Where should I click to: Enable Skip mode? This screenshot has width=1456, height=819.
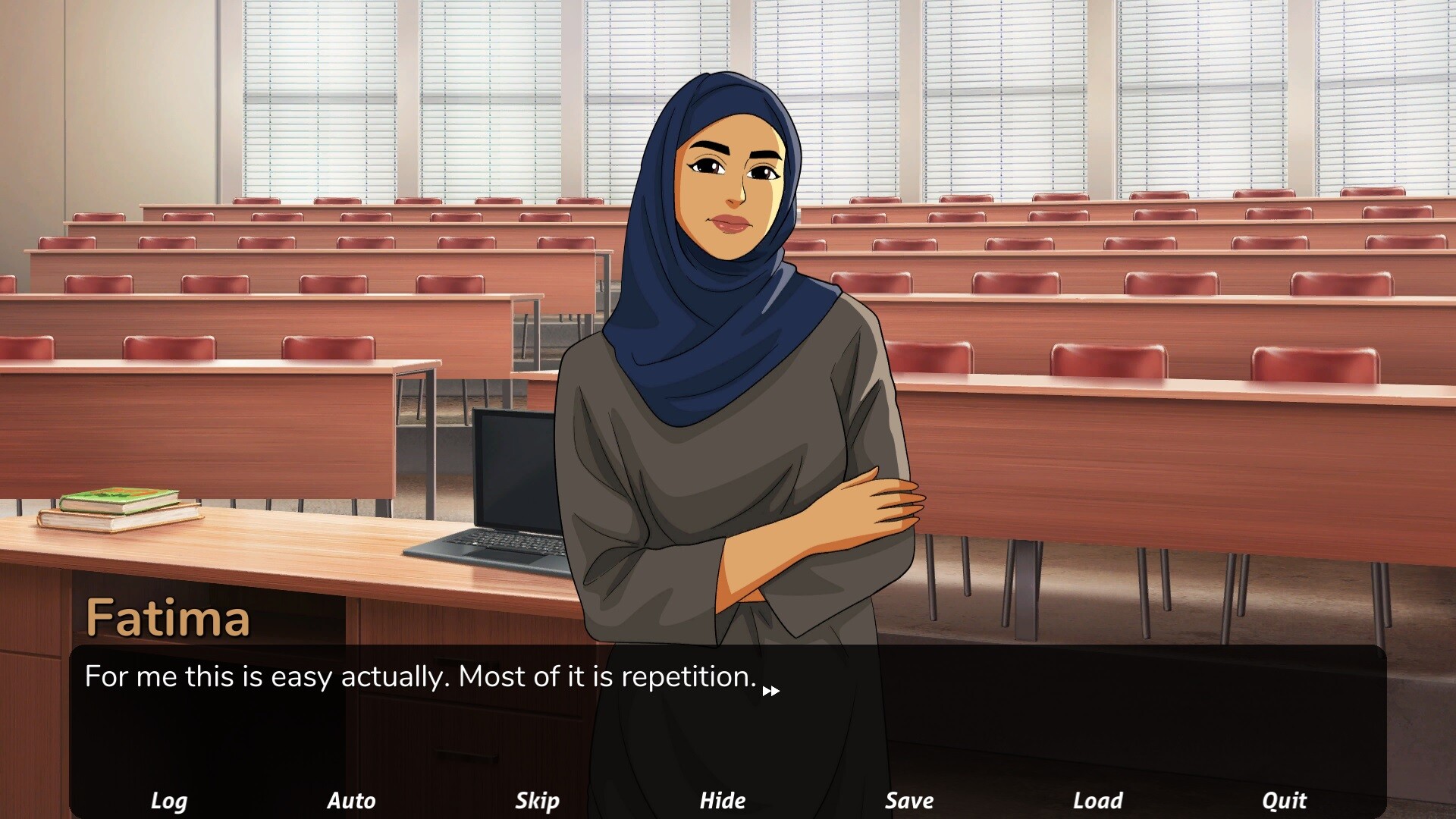[x=537, y=800]
